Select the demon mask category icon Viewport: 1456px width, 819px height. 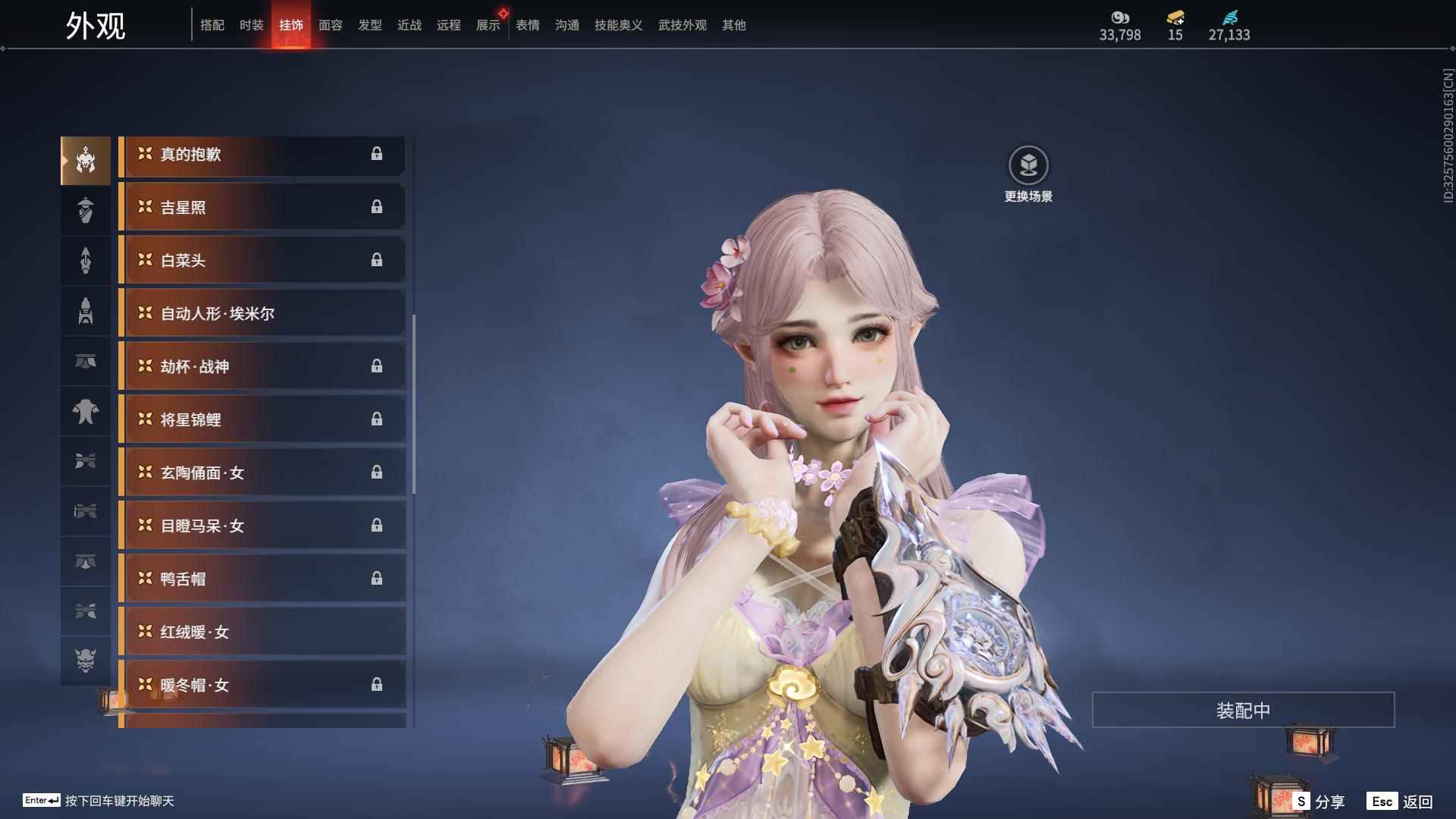[86, 661]
